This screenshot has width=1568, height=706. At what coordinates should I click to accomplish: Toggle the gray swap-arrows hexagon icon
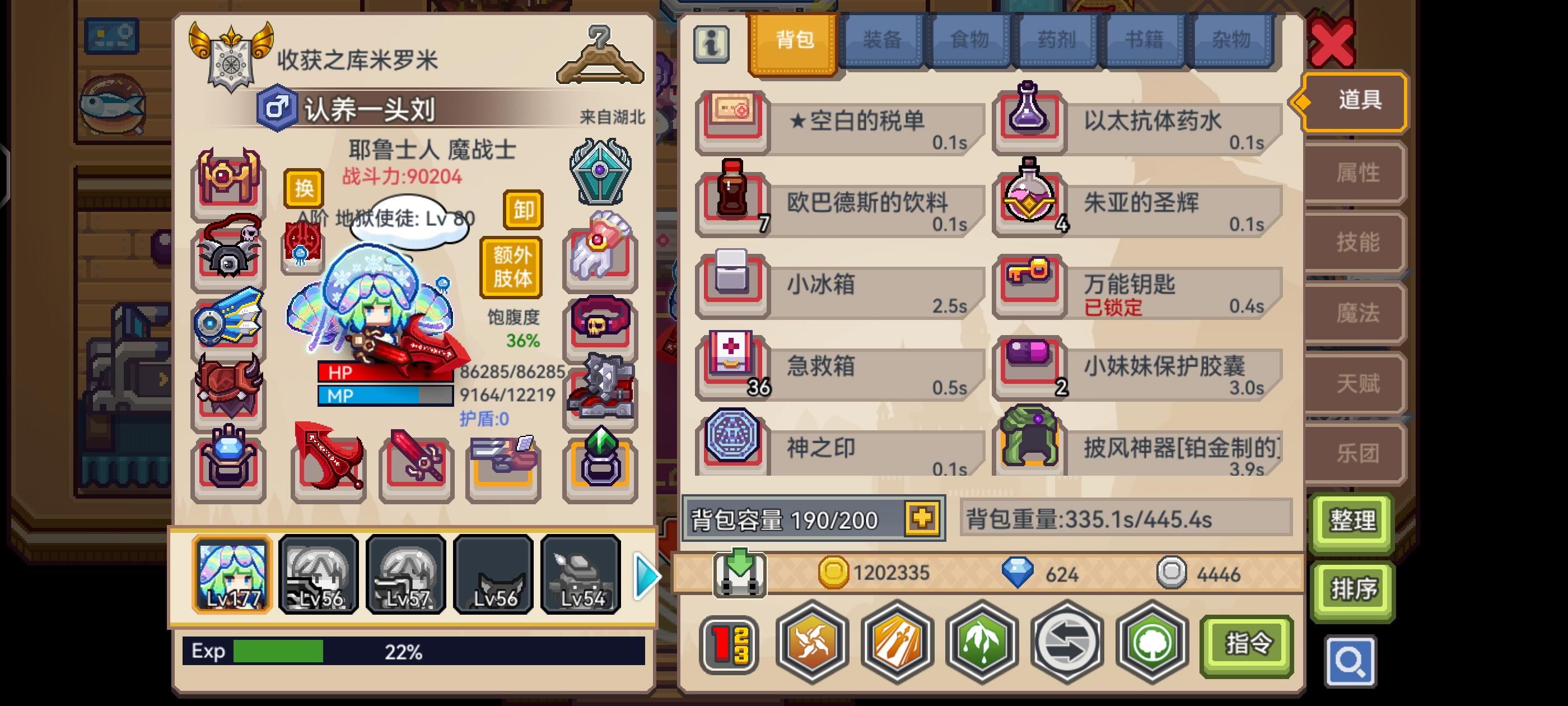click(x=1066, y=644)
